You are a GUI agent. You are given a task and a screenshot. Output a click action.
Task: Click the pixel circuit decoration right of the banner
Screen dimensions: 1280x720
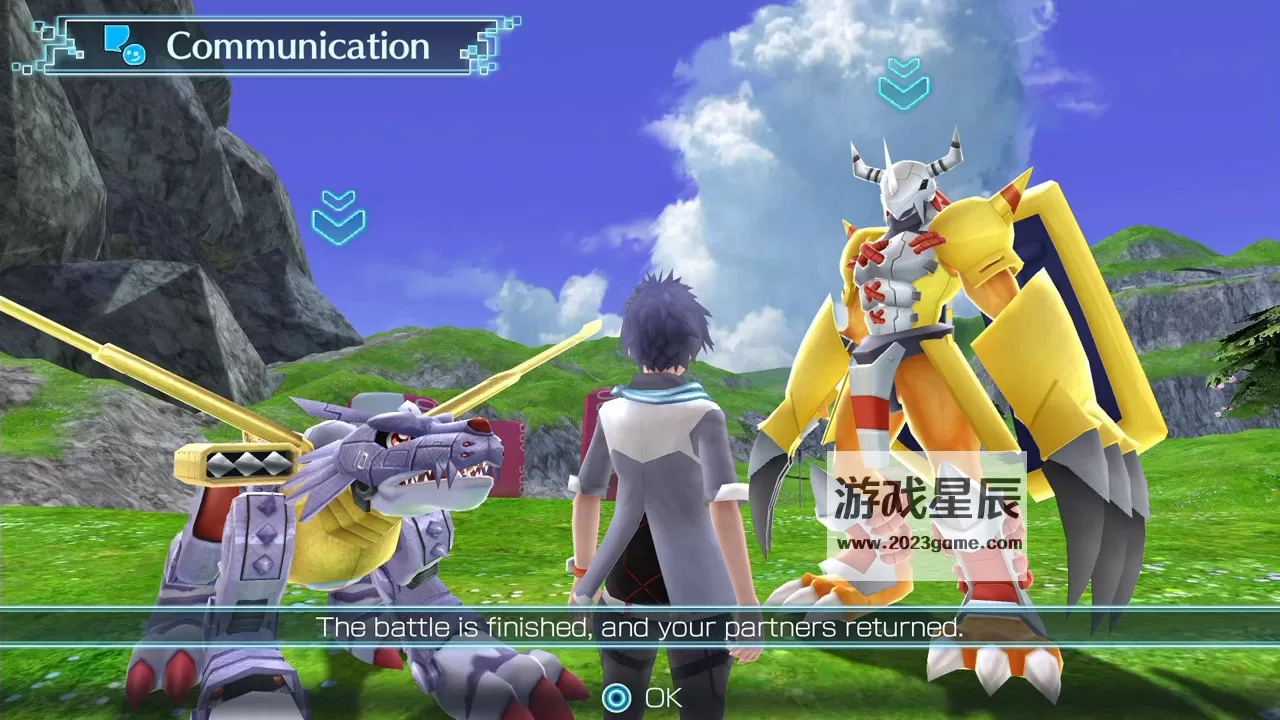(490, 45)
